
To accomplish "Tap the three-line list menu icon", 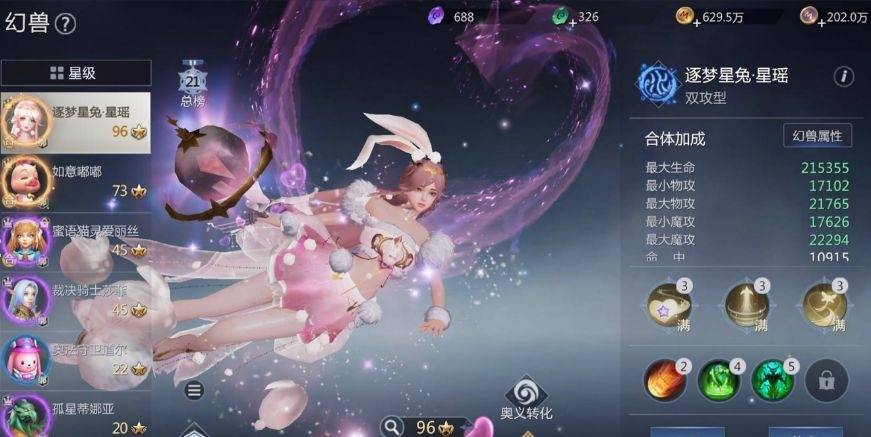I will click(x=195, y=390).
